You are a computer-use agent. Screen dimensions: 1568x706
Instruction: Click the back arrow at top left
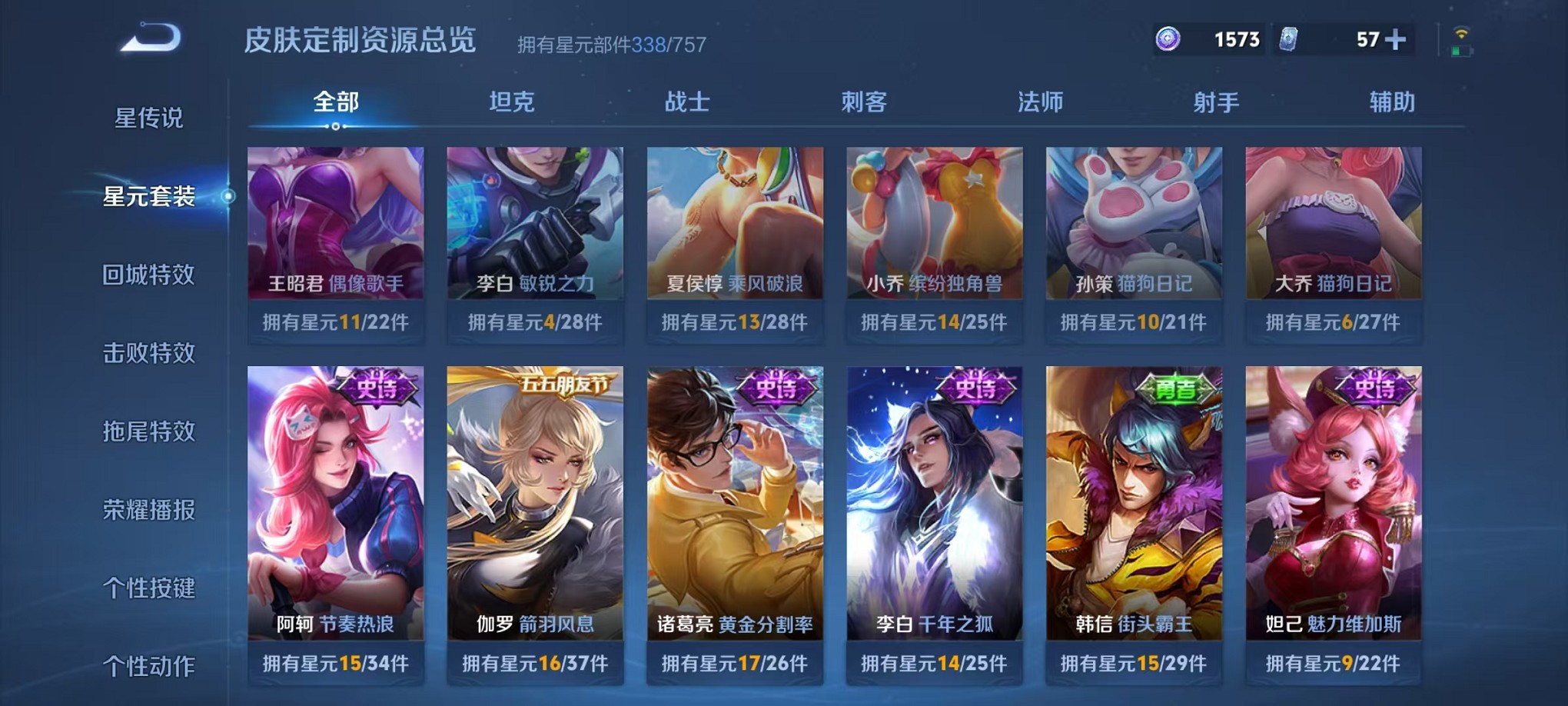[151, 36]
